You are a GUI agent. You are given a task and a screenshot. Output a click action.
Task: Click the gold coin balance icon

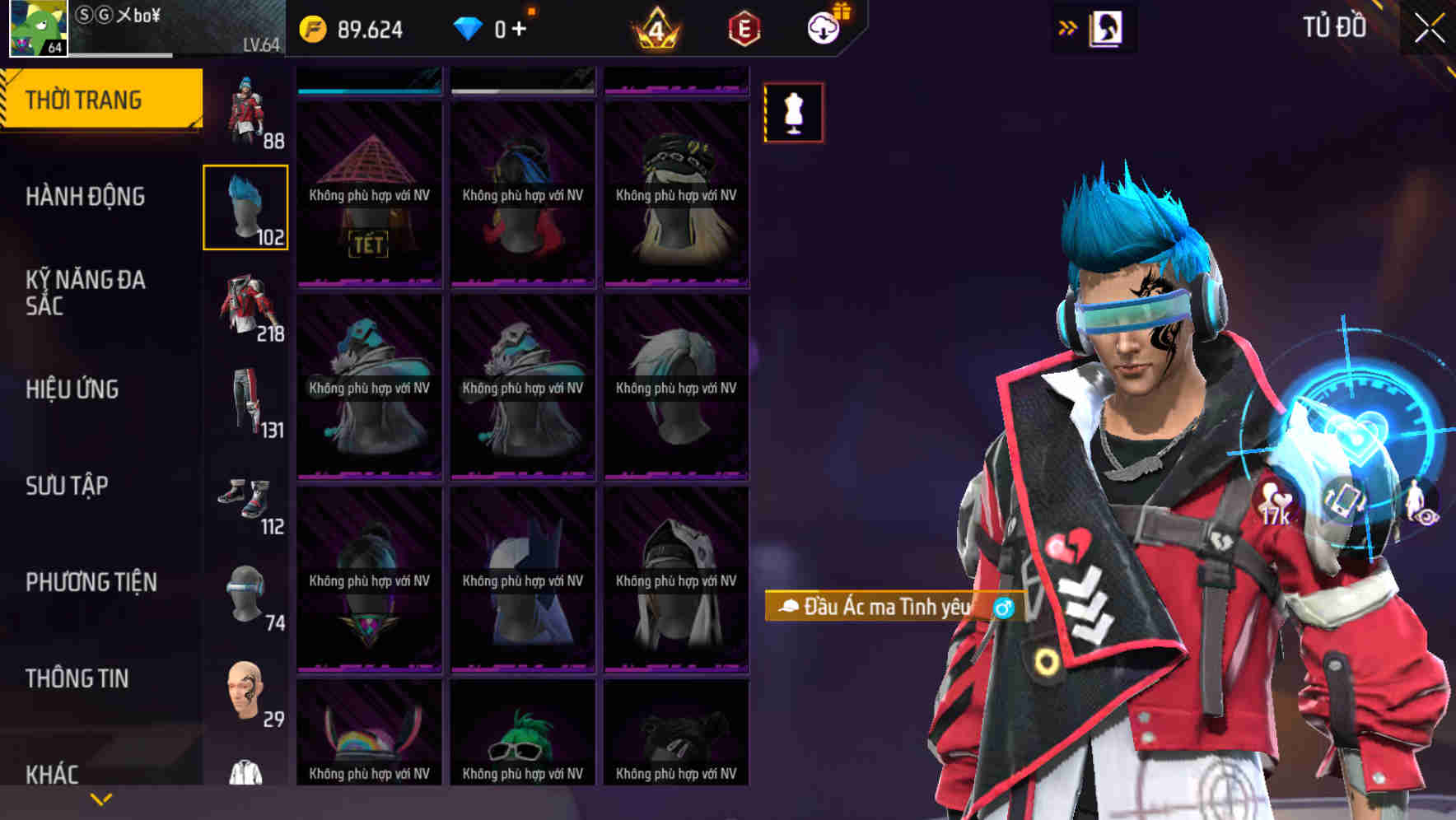(313, 27)
